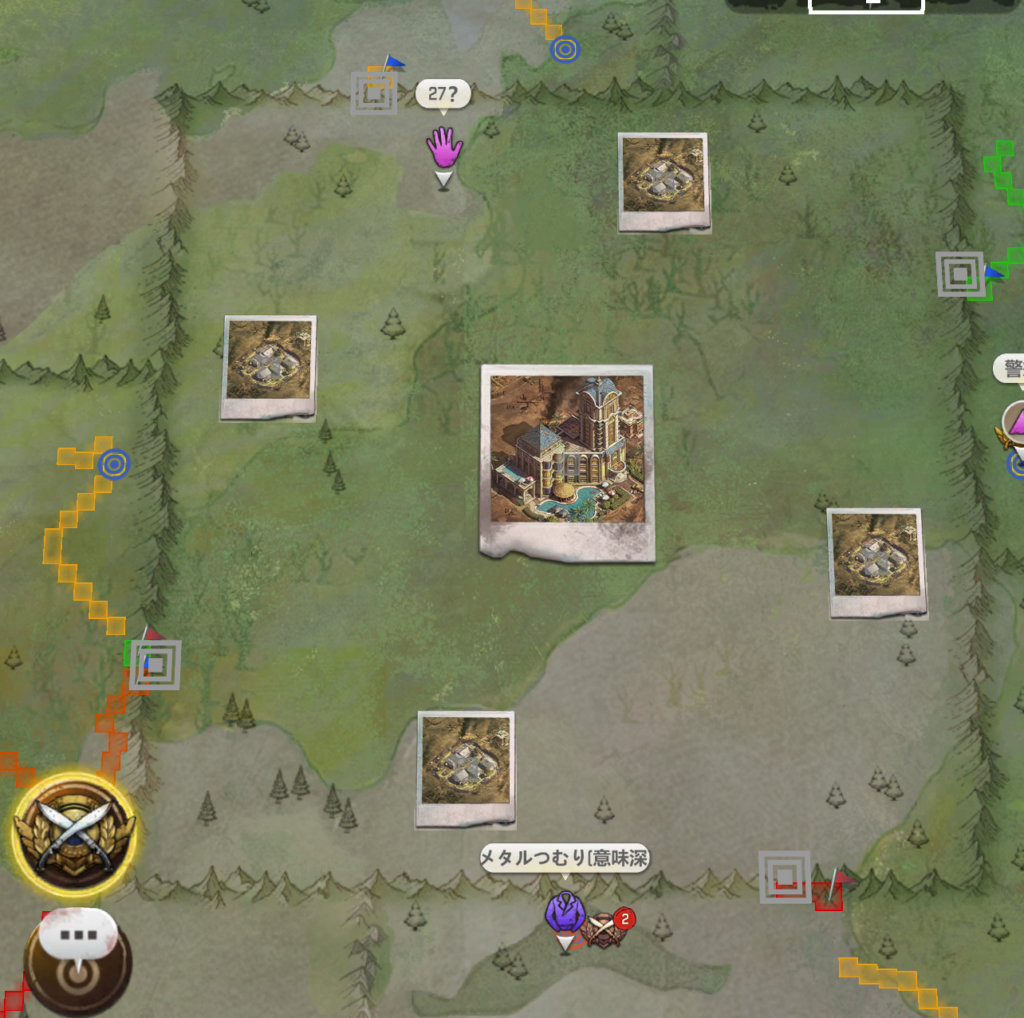
Task: Open the battle icon with red 2 badge
Action: pyautogui.click(x=605, y=929)
